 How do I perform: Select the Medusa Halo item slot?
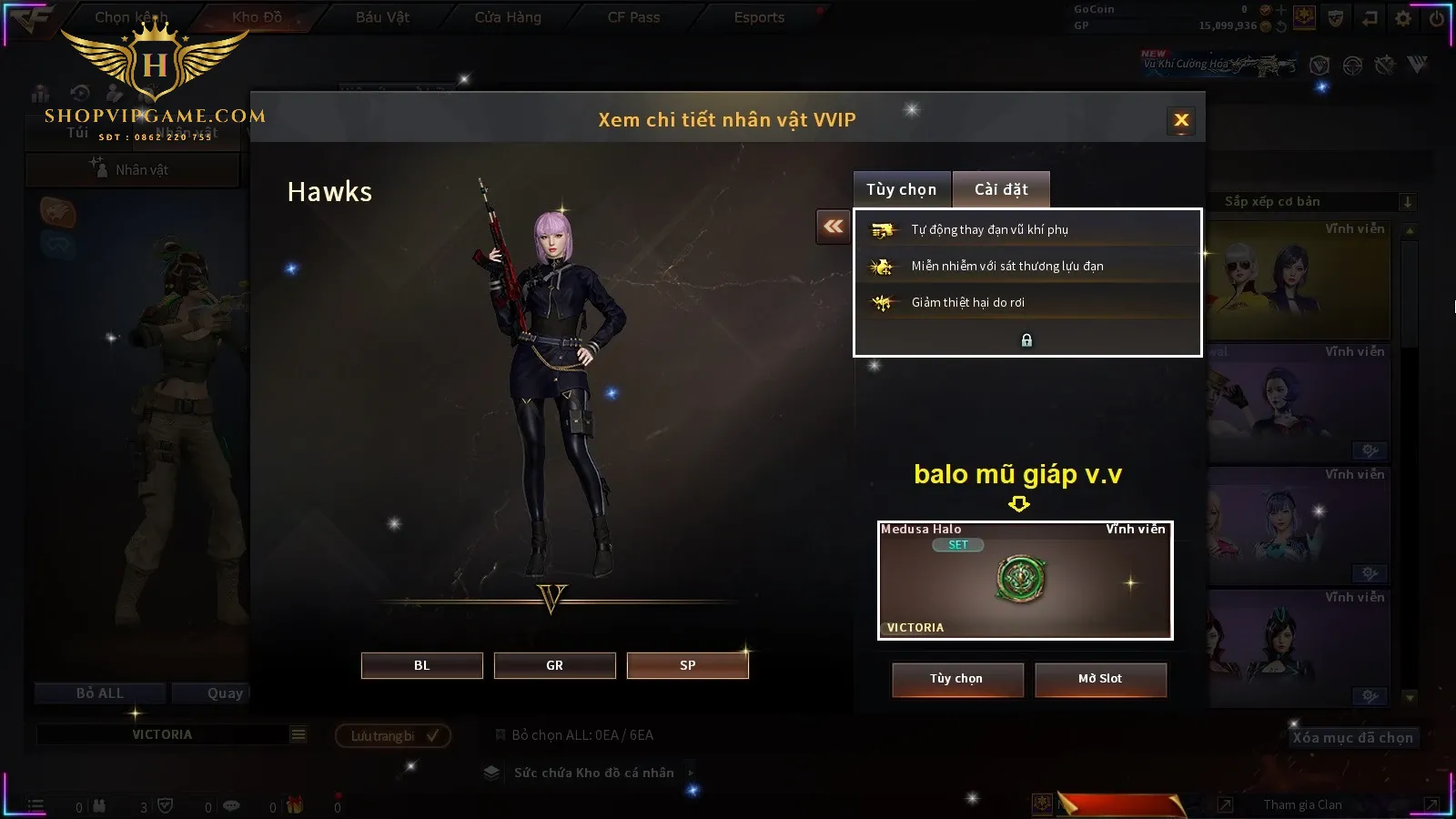coord(1025,581)
